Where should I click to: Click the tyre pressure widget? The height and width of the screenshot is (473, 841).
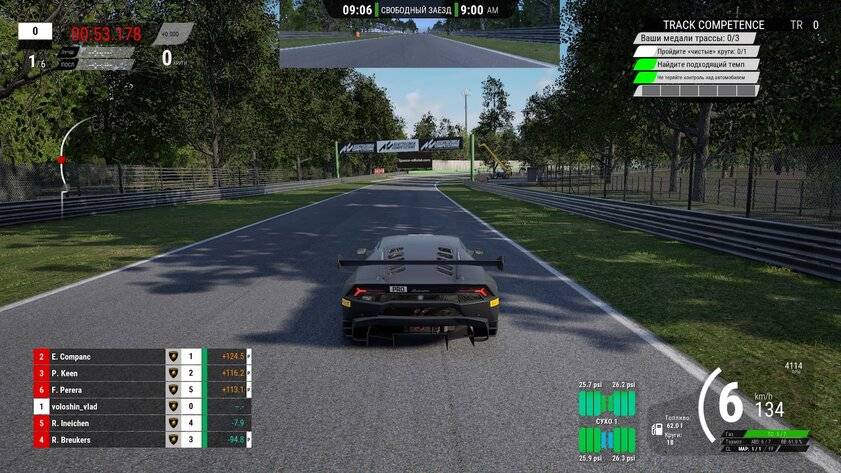607,421
